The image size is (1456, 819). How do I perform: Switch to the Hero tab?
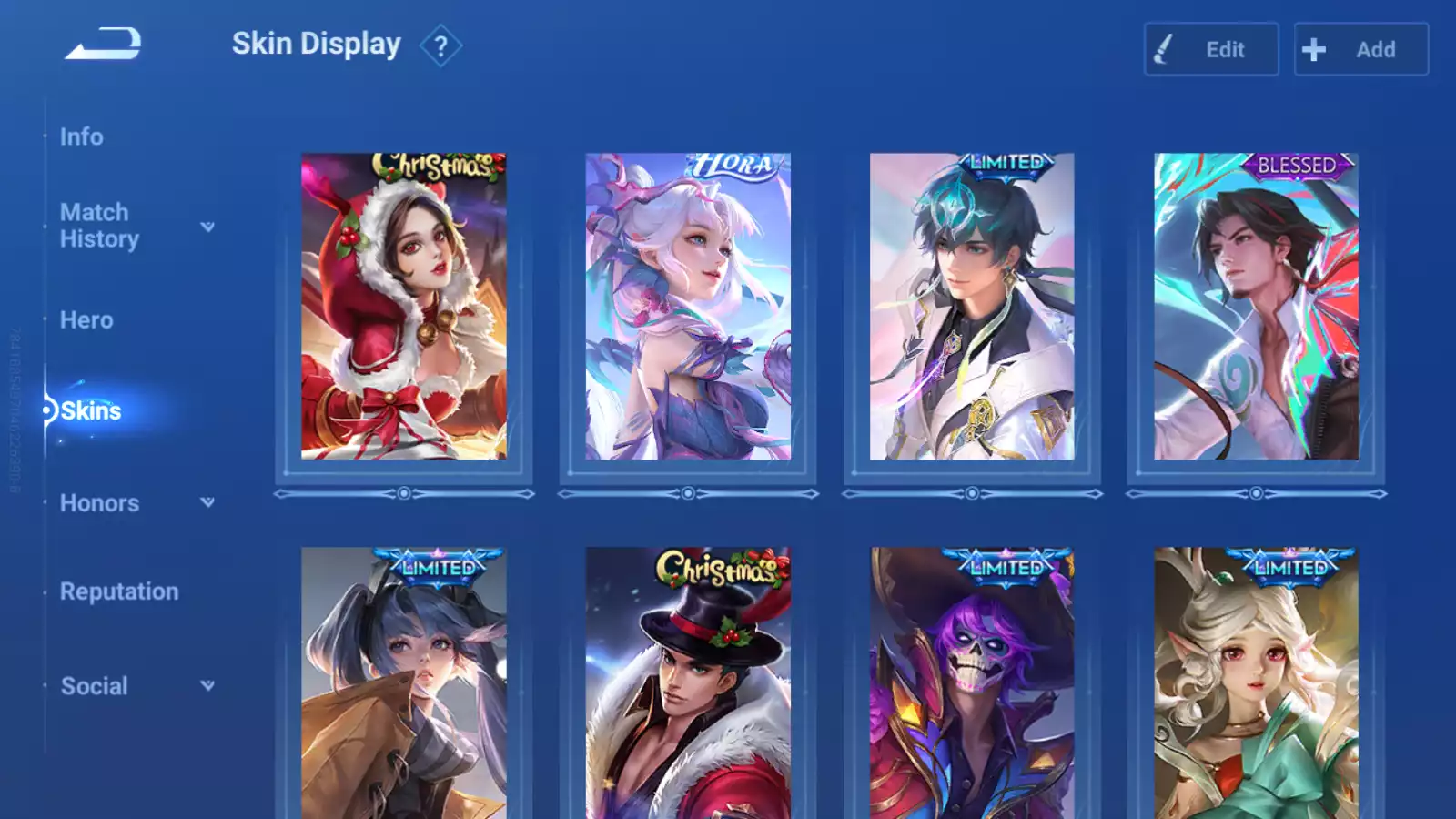click(86, 320)
